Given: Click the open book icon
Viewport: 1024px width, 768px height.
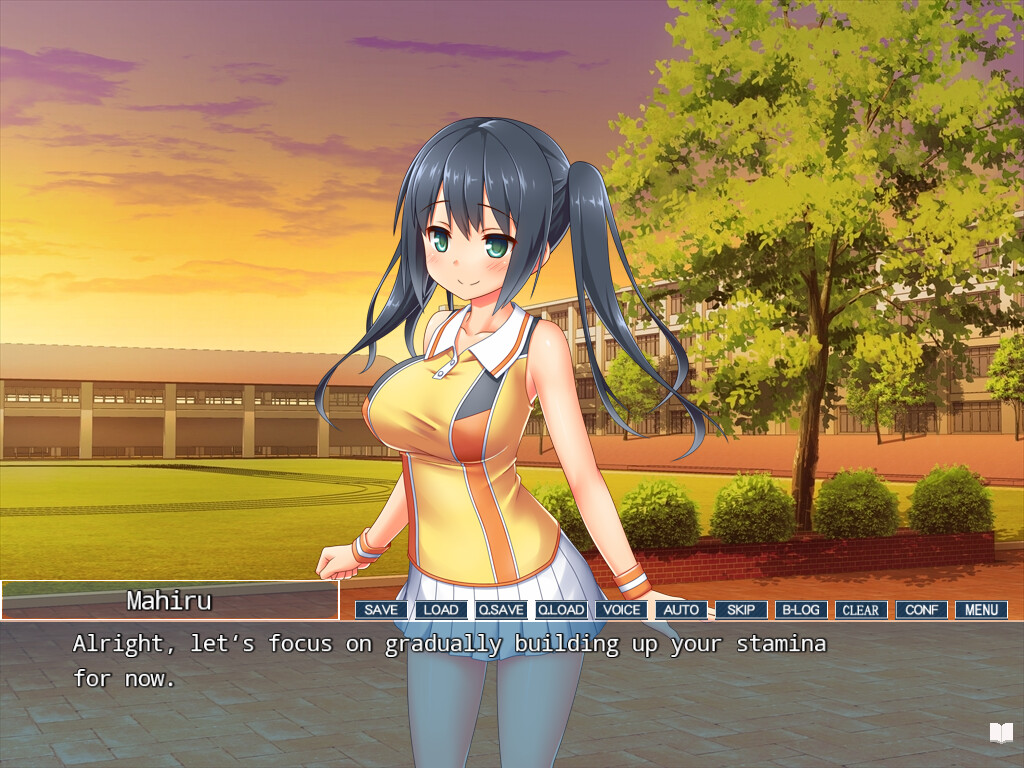Looking at the screenshot, I should 1001,733.
